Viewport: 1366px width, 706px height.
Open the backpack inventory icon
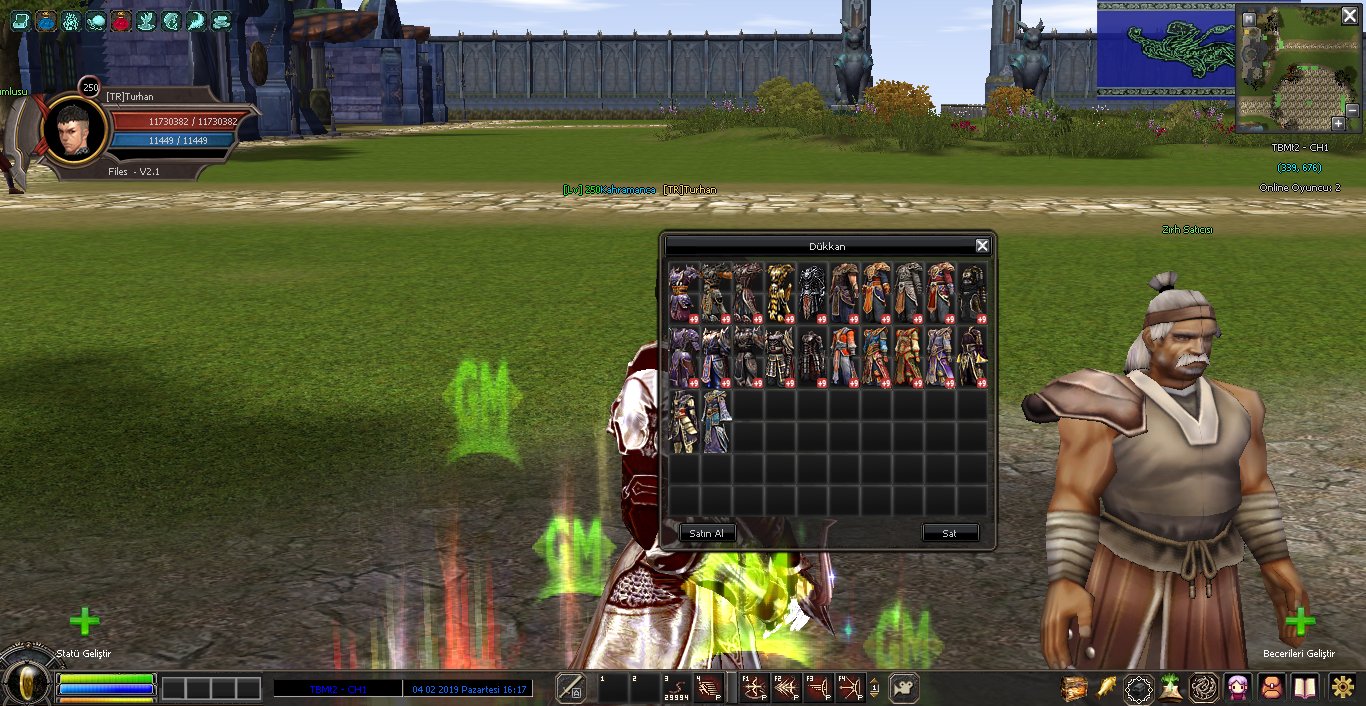[x=1272, y=688]
